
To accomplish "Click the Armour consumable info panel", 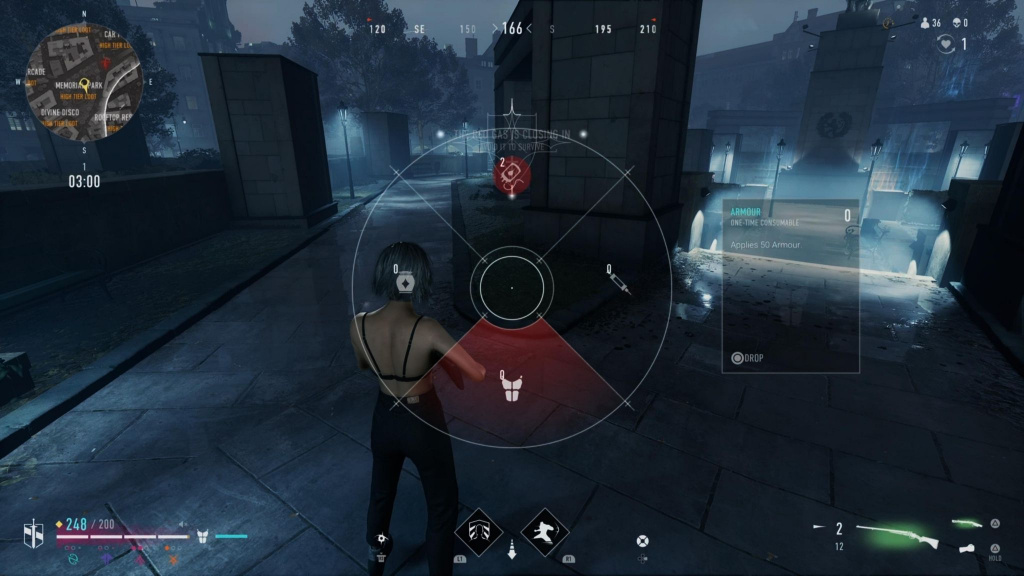I will tap(790, 286).
